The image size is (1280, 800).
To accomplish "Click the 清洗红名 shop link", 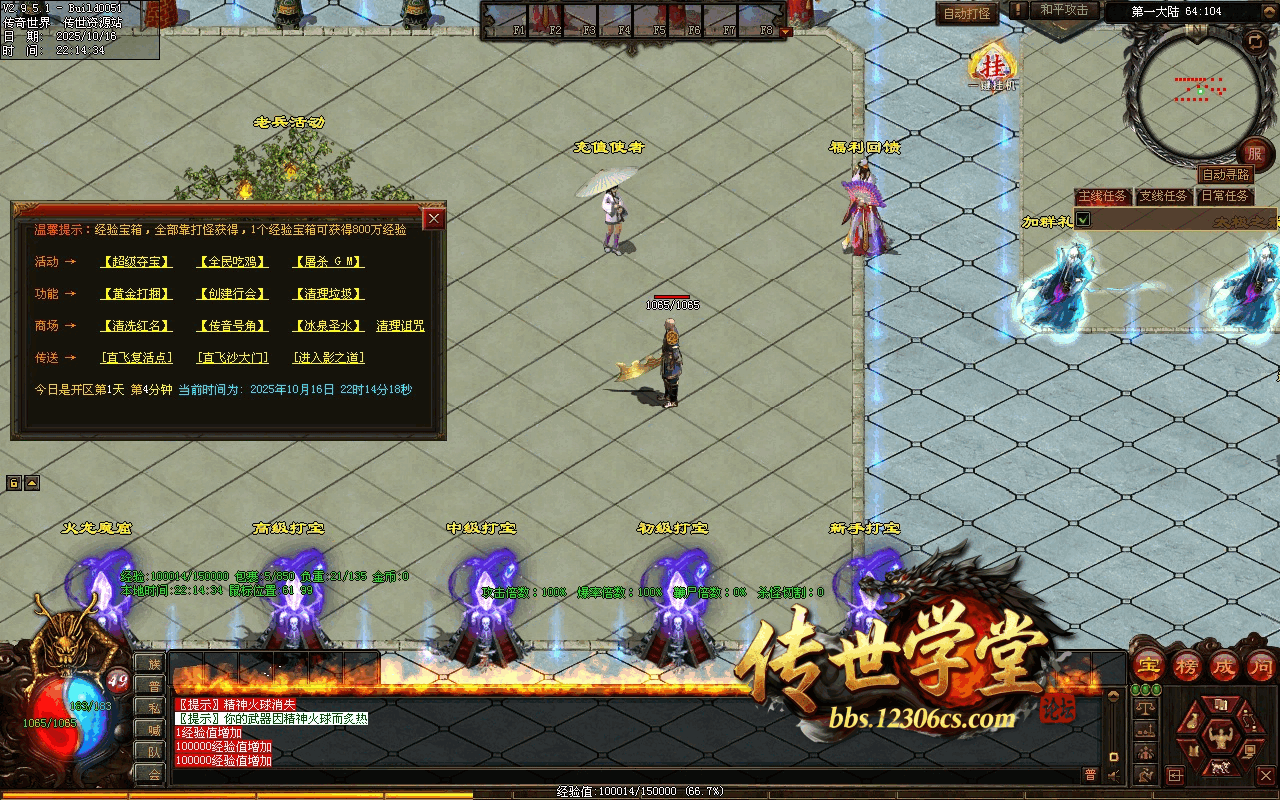I will [136, 326].
